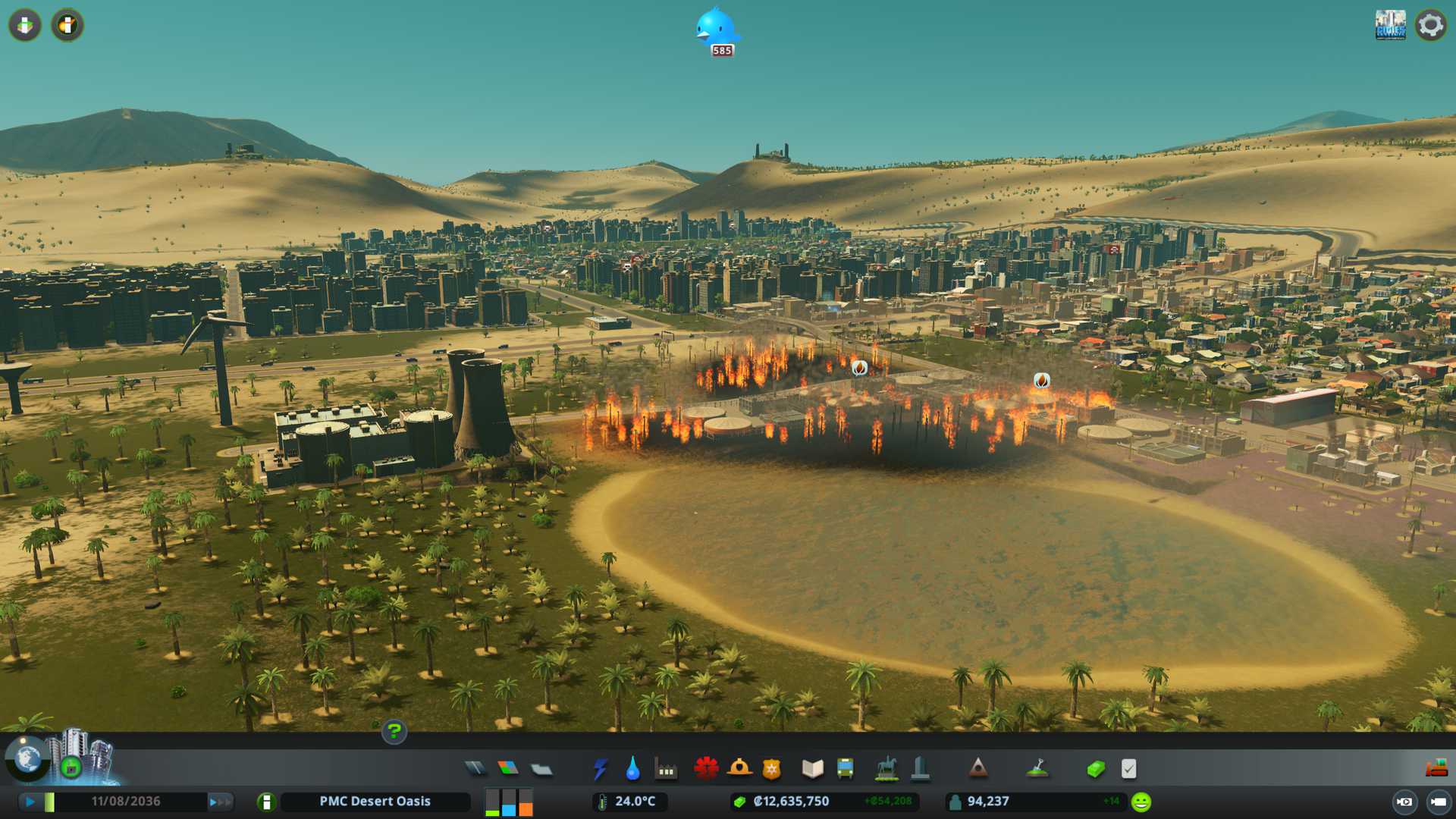
Task: Click the blue Chirper bird notification
Action: pyautogui.click(x=716, y=29)
